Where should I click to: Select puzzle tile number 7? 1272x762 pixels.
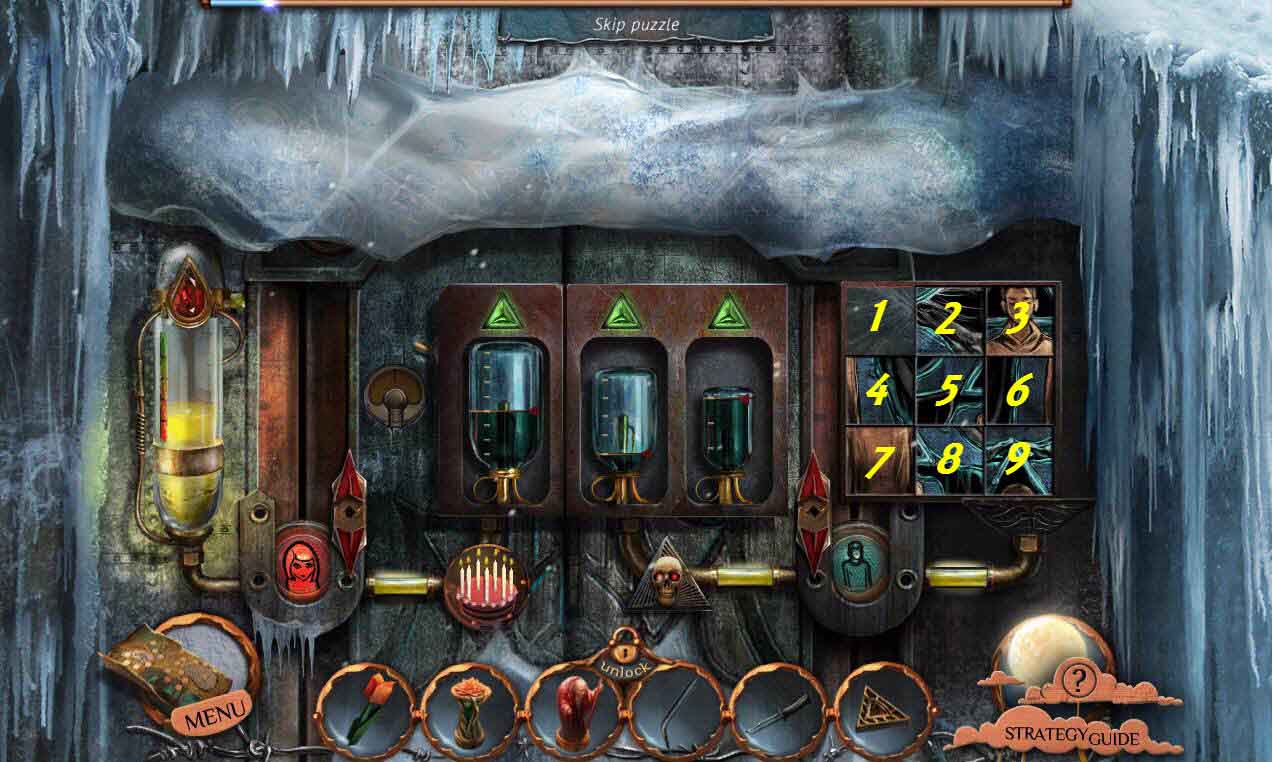pyautogui.click(x=877, y=461)
